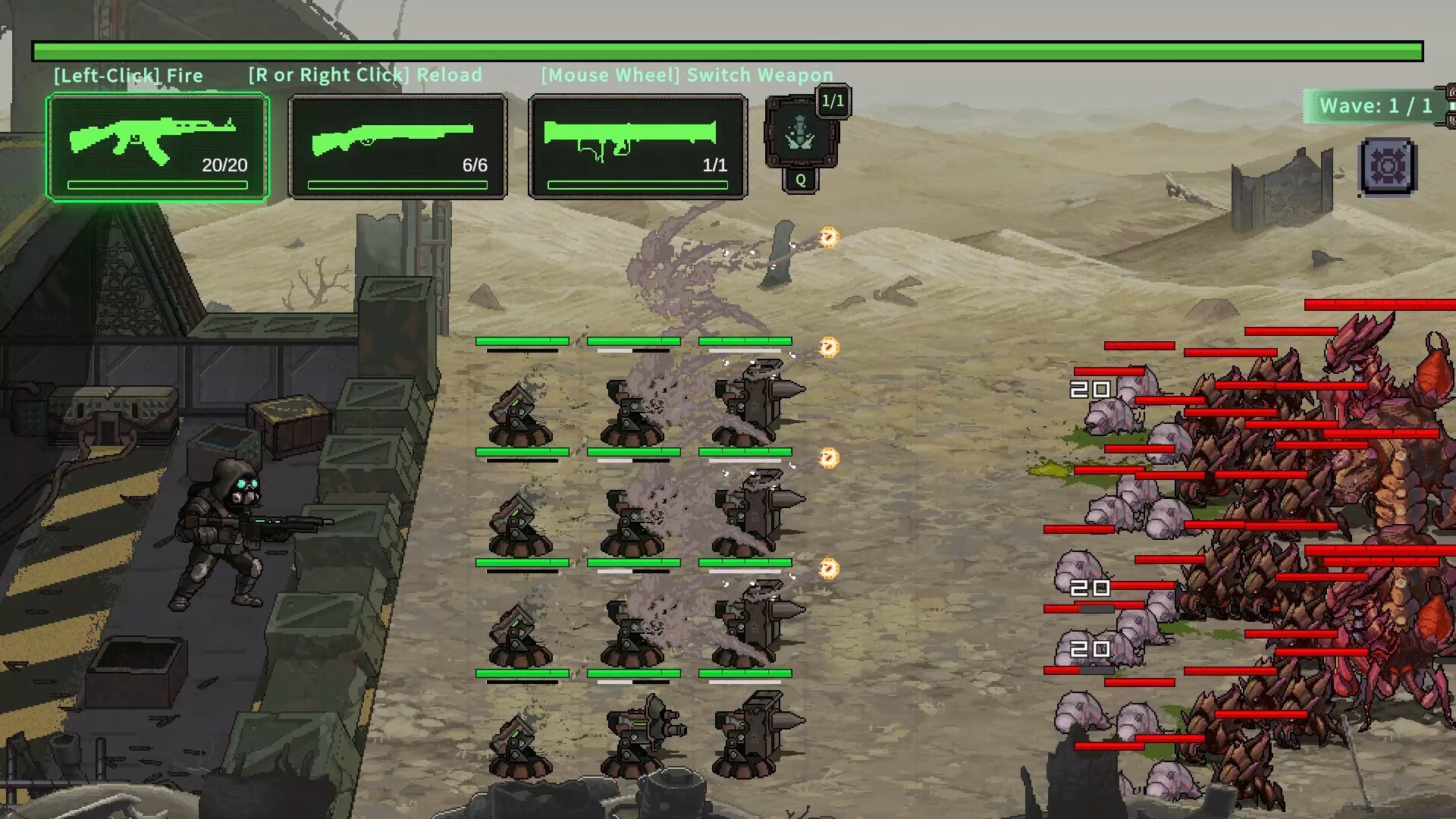
Task: Switch to the shotgun weapon slot
Action: pos(398,147)
